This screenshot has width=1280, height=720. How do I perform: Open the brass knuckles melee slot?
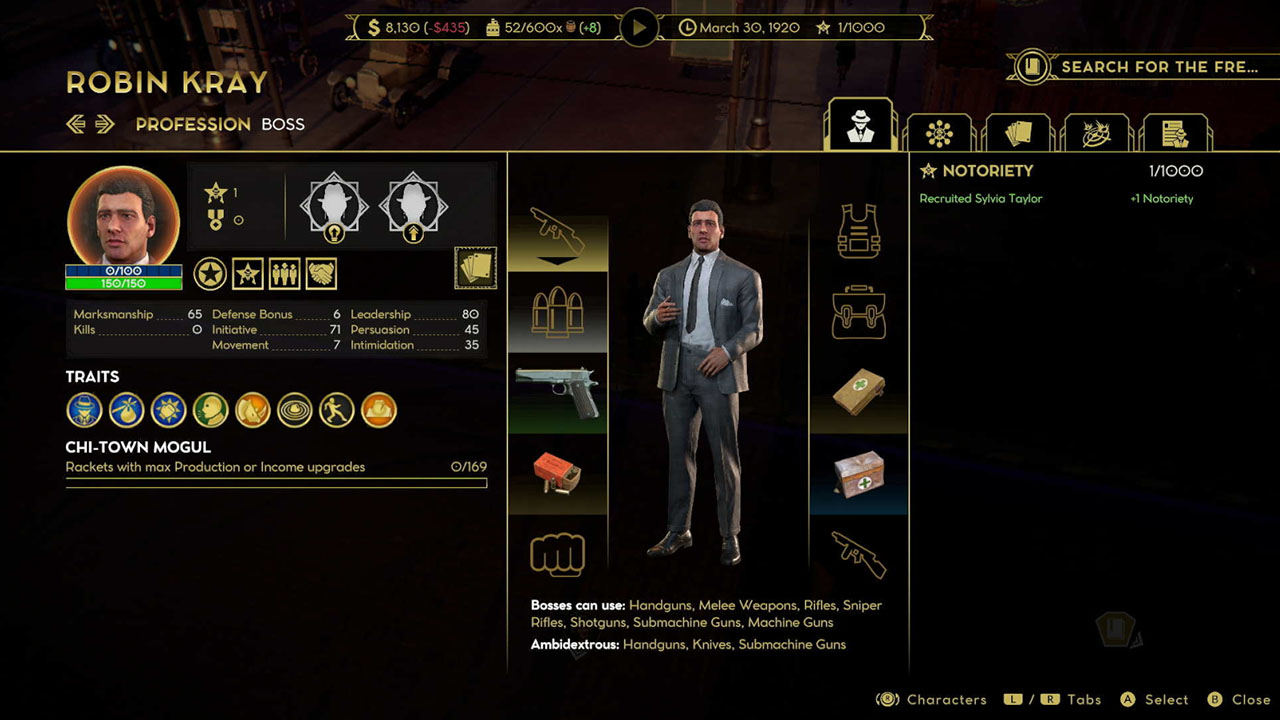click(557, 553)
